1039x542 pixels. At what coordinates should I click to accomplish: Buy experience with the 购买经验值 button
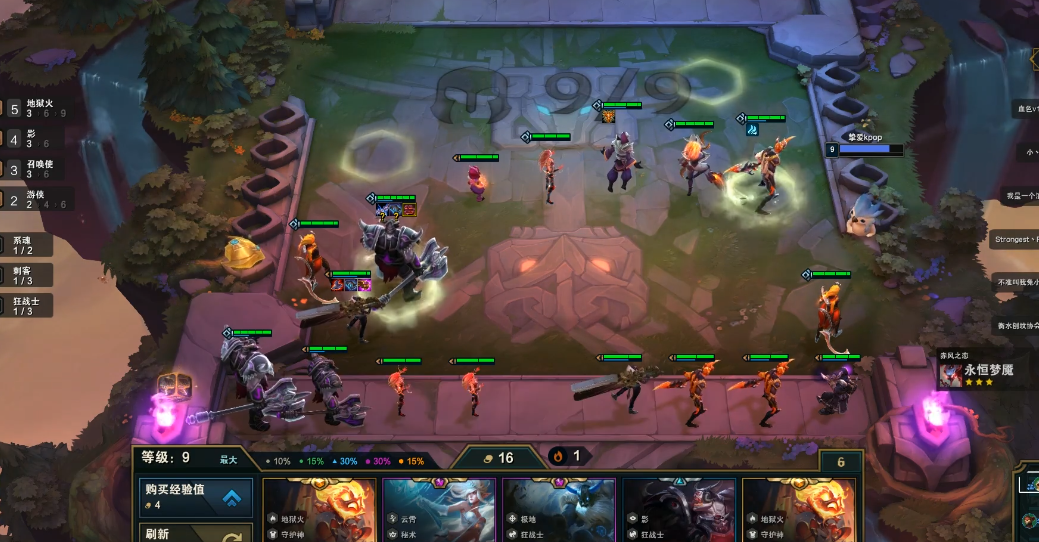pyautogui.click(x=195, y=497)
